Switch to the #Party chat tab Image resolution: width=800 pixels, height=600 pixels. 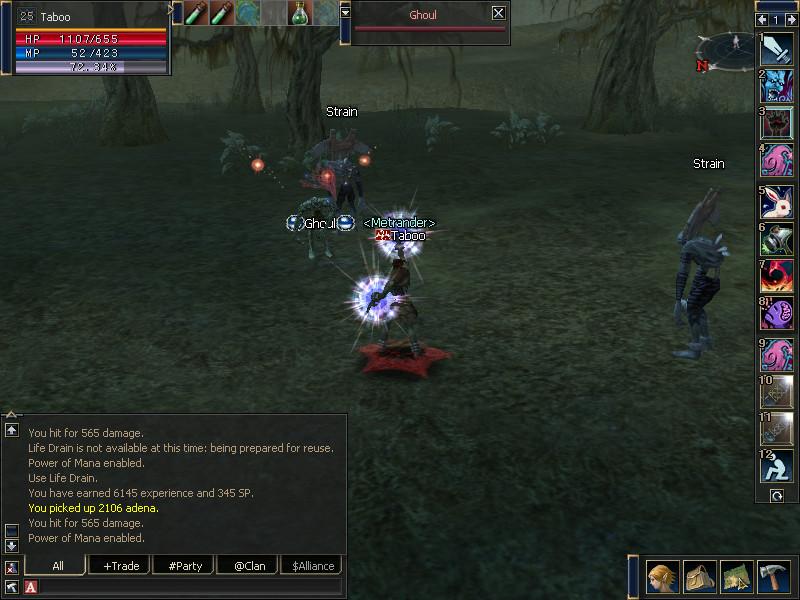pos(185,566)
